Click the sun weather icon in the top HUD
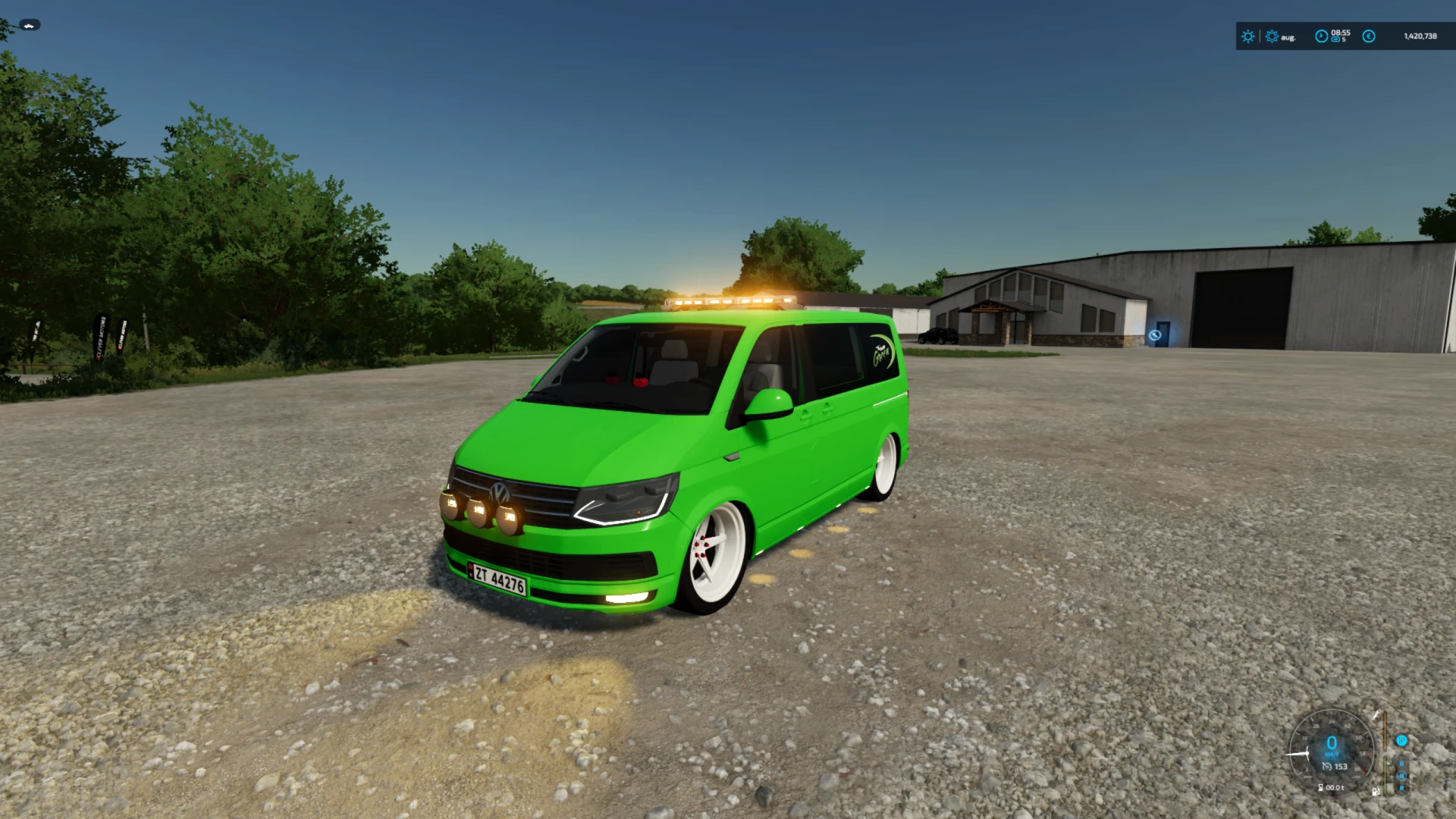 pos(1247,36)
